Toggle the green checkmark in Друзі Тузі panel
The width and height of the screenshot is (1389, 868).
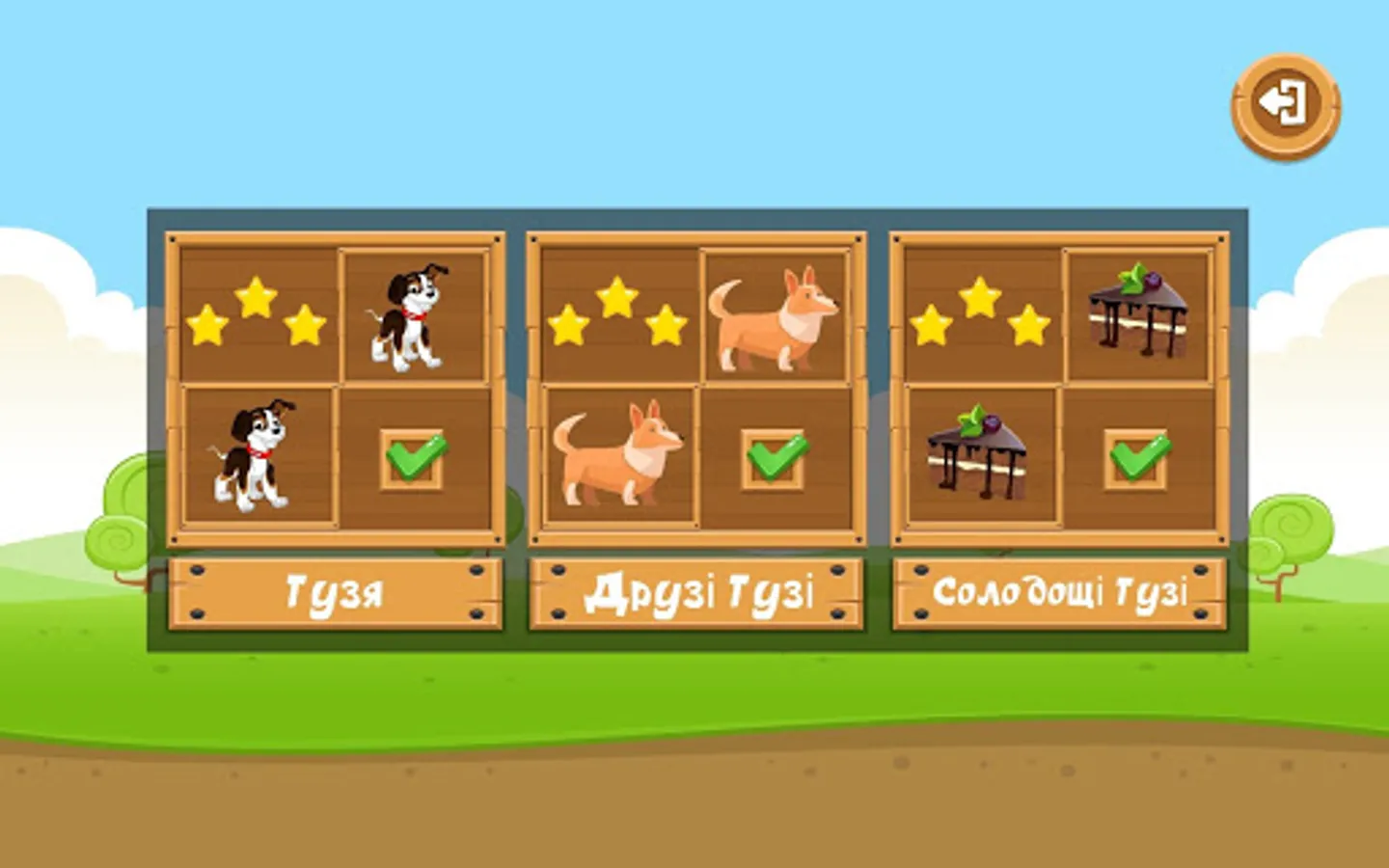775,461
